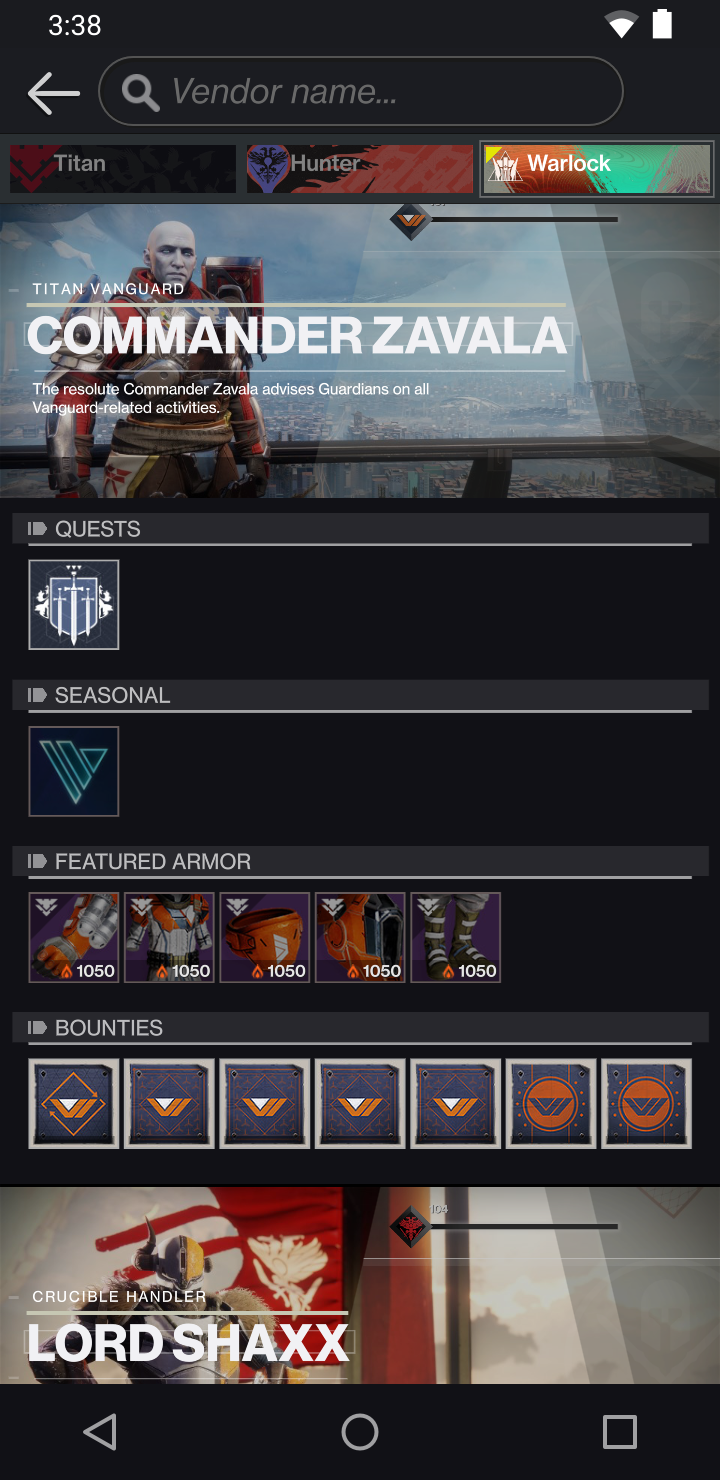Viewport: 720px width, 1480px height.
Task: Select the Vanguard emblem item under Seasonal
Action: (74, 771)
